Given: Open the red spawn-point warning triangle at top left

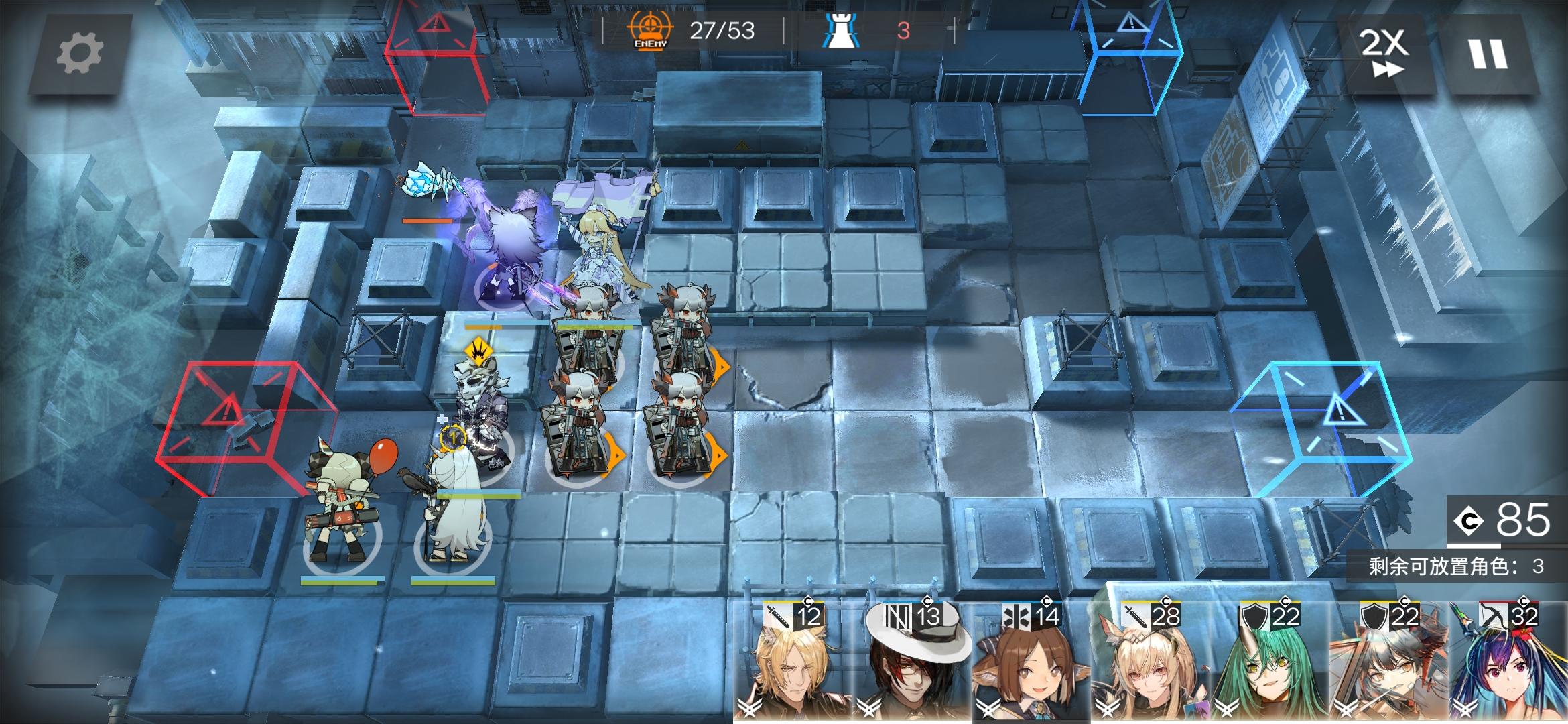Looking at the screenshot, I should 437,23.
